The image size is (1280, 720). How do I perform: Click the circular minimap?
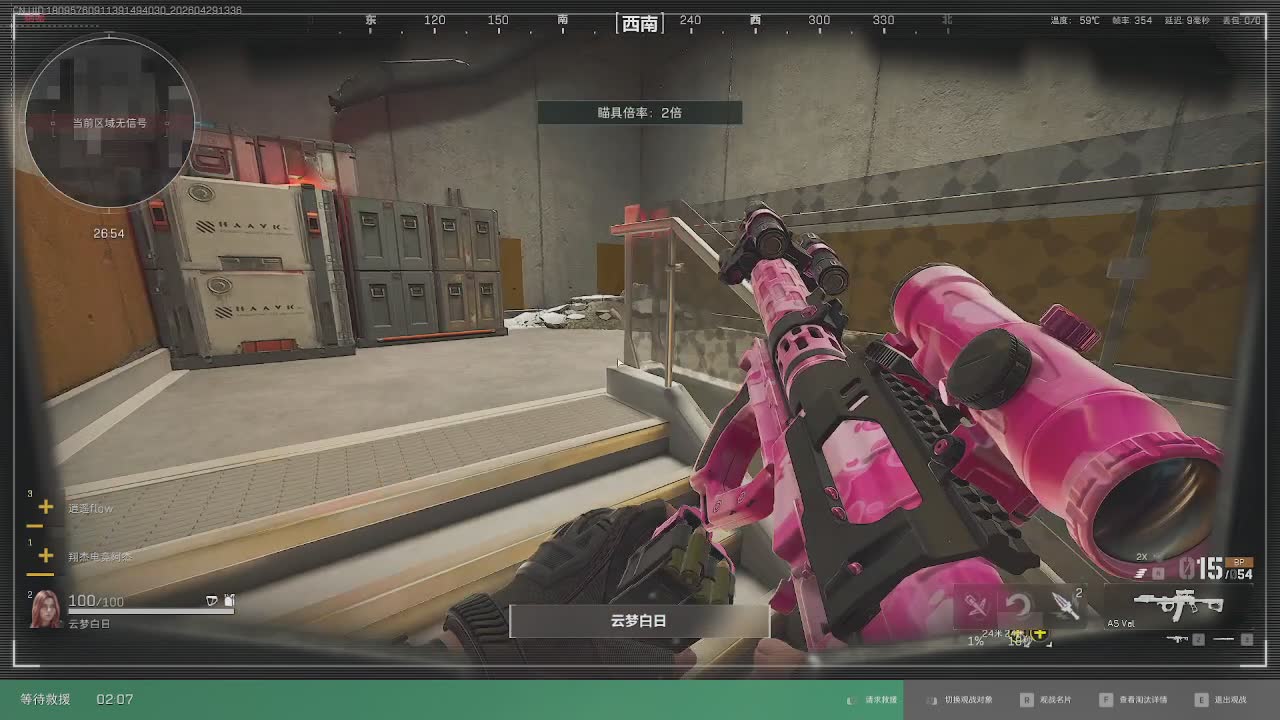point(110,122)
